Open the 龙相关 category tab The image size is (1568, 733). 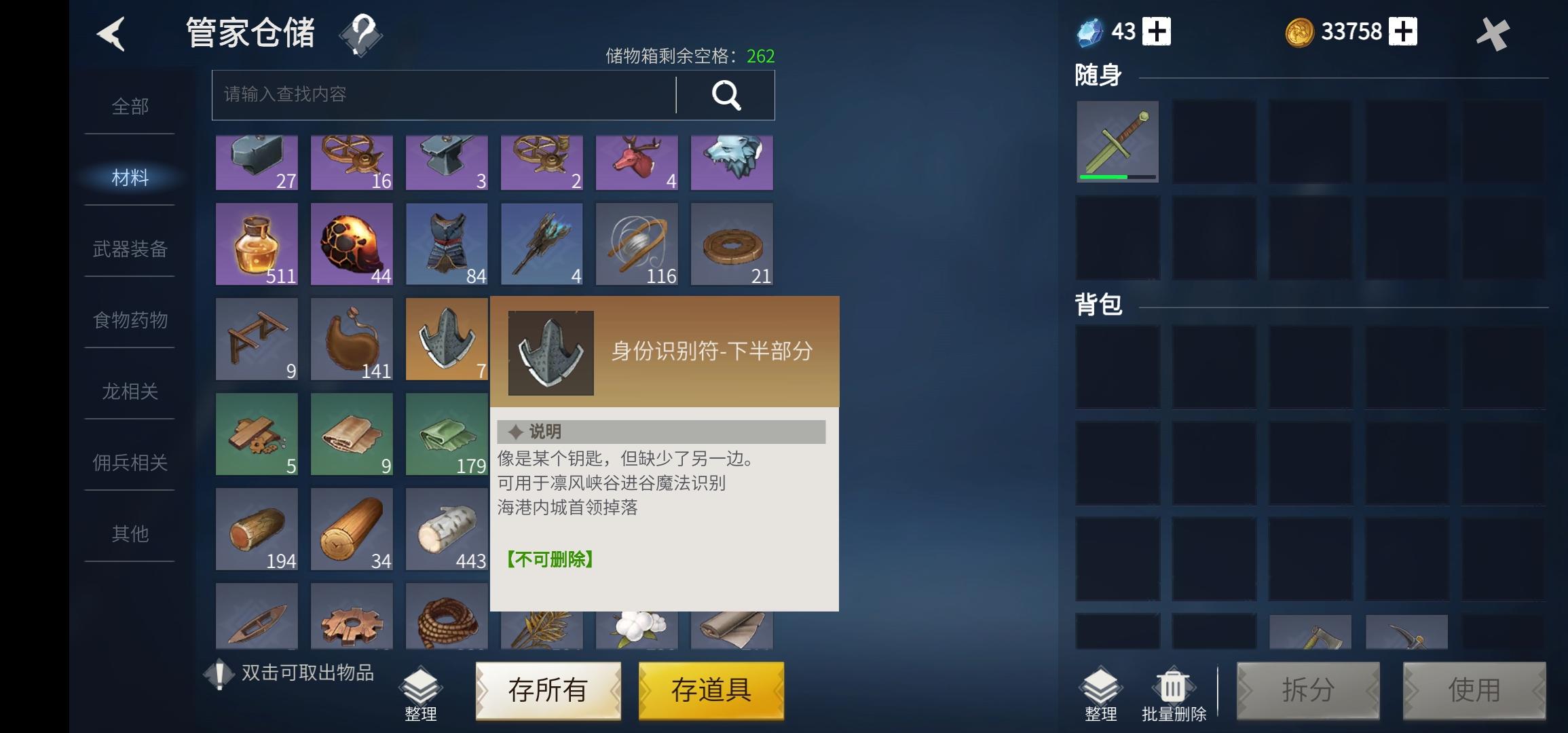point(130,392)
